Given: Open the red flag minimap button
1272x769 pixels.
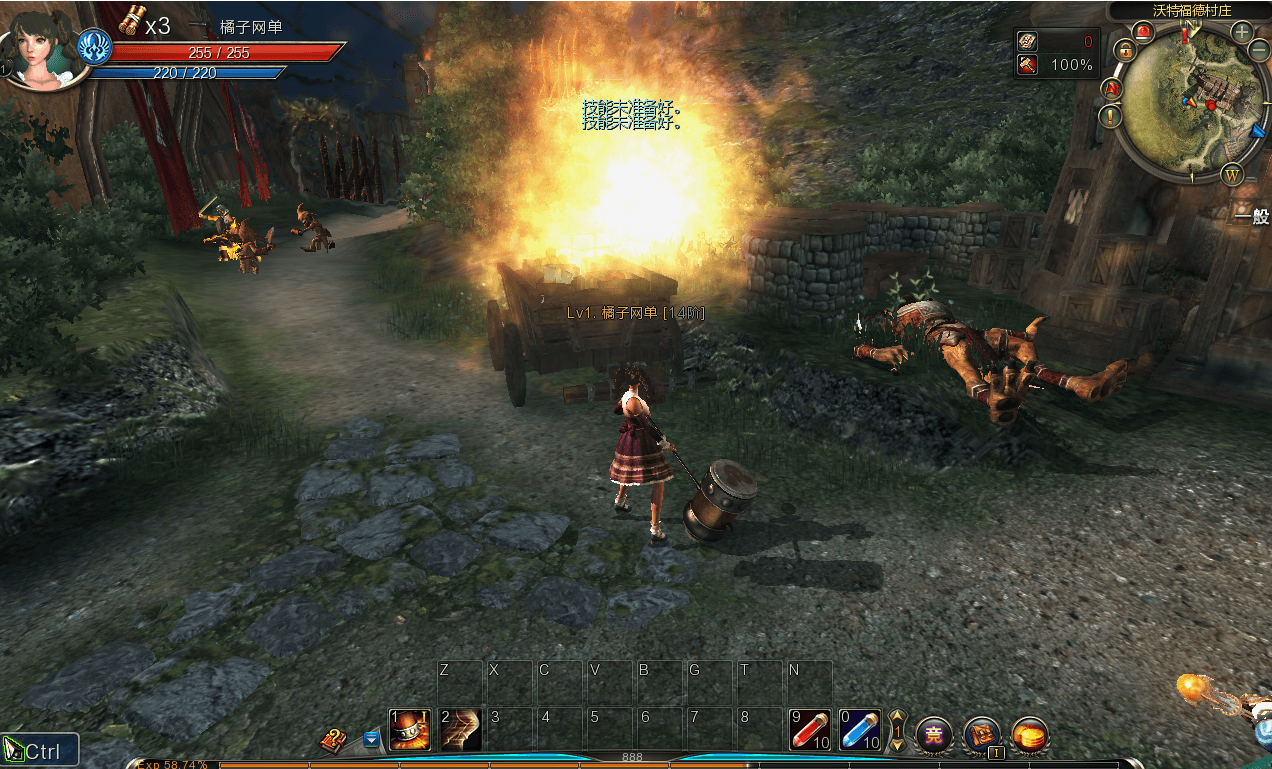Looking at the screenshot, I should (1112, 89).
